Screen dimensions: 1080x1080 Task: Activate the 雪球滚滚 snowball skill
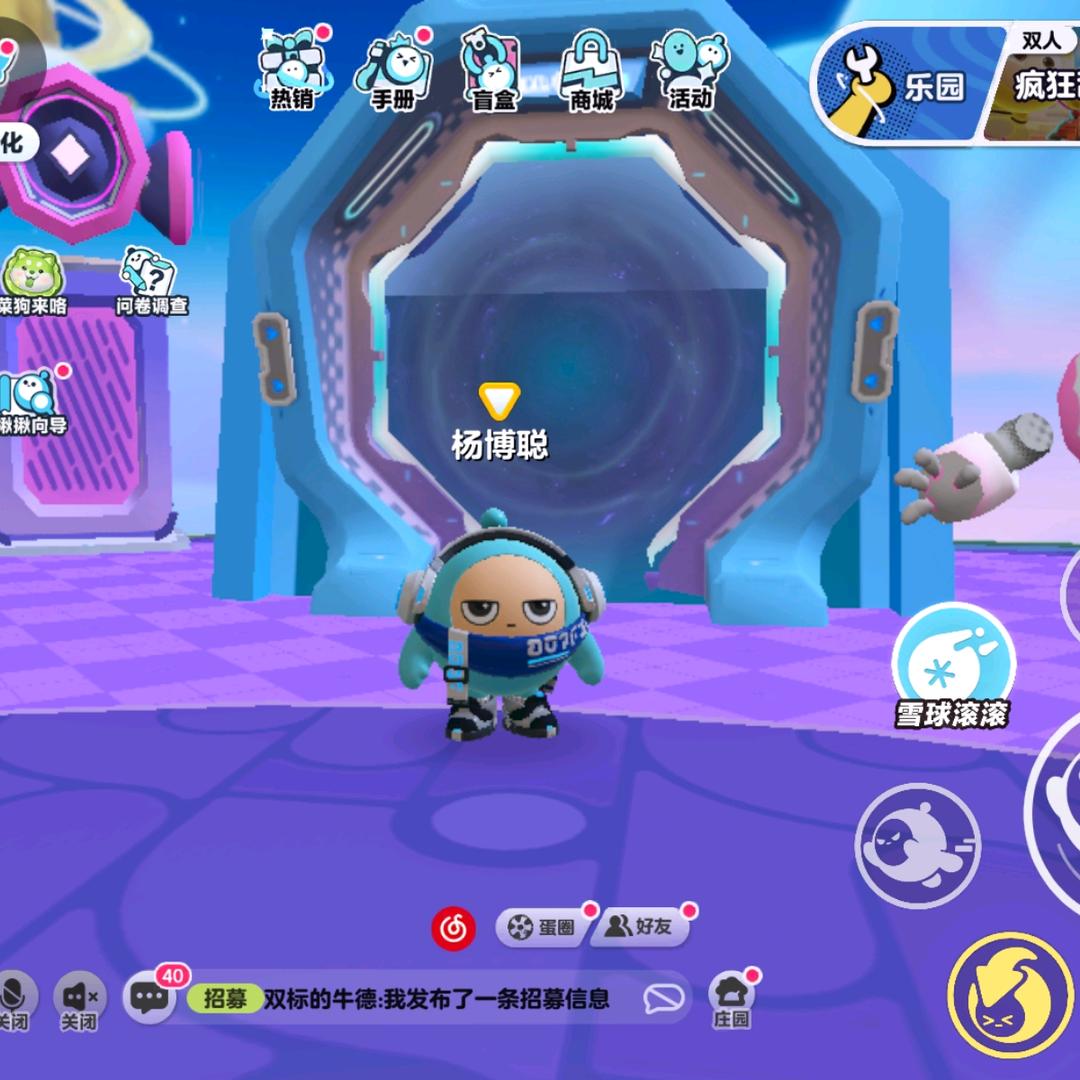tap(953, 665)
